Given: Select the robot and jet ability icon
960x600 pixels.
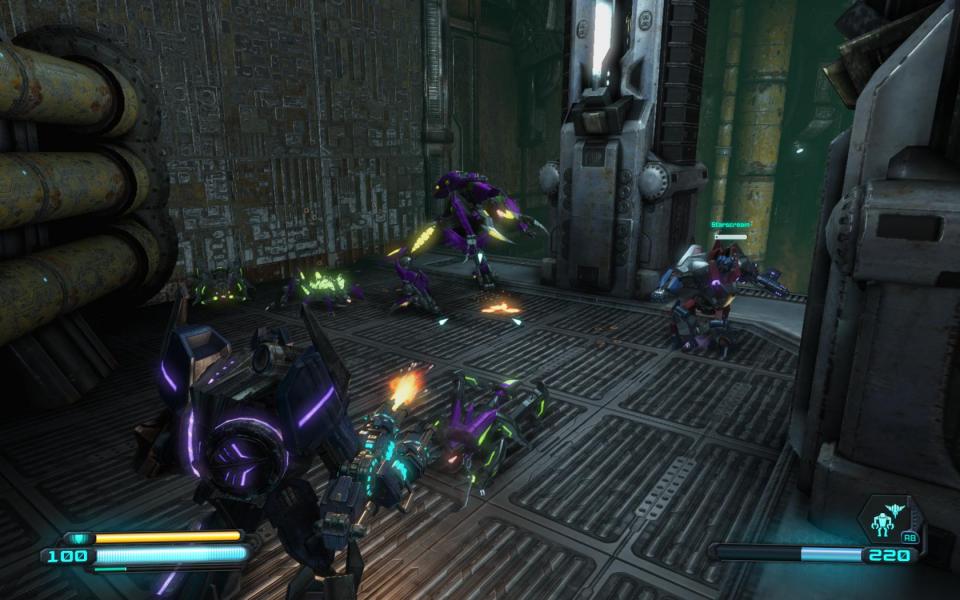Looking at the screenshot, I should coord(885,520).
